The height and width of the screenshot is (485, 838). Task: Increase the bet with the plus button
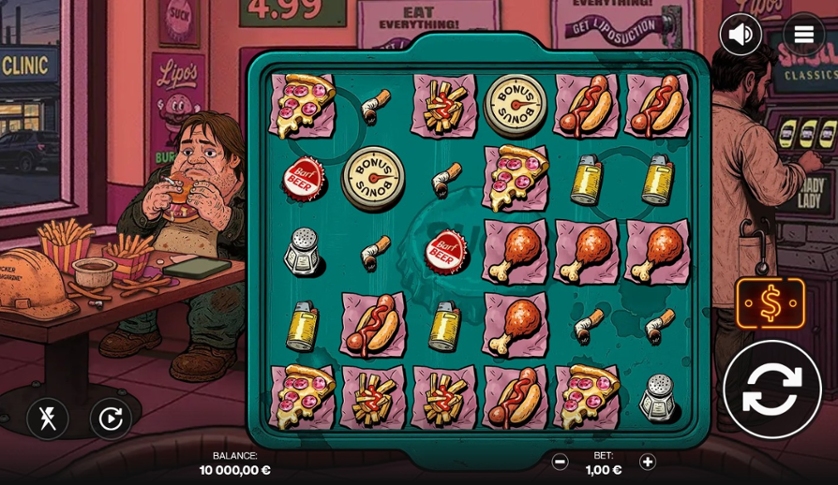(648, 462)
